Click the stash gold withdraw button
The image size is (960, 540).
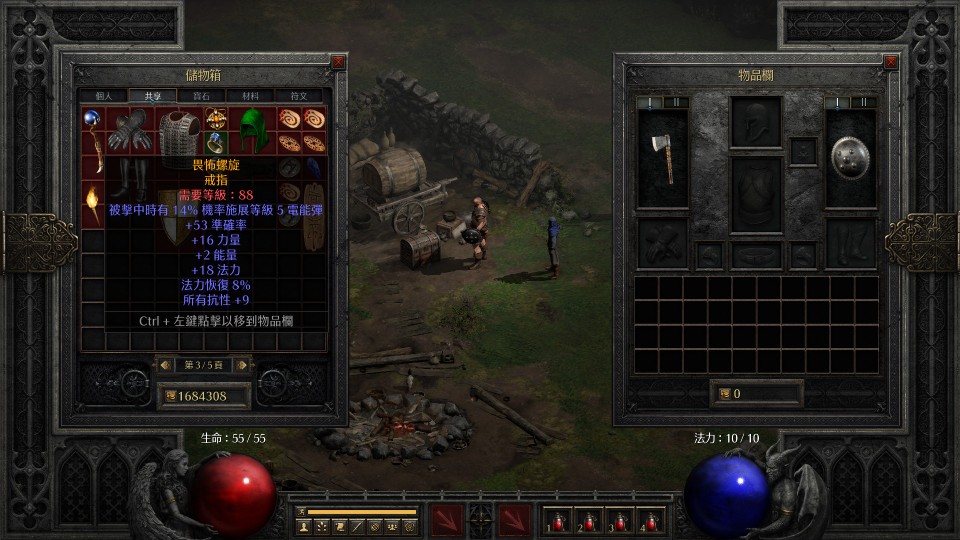[170, 396]
